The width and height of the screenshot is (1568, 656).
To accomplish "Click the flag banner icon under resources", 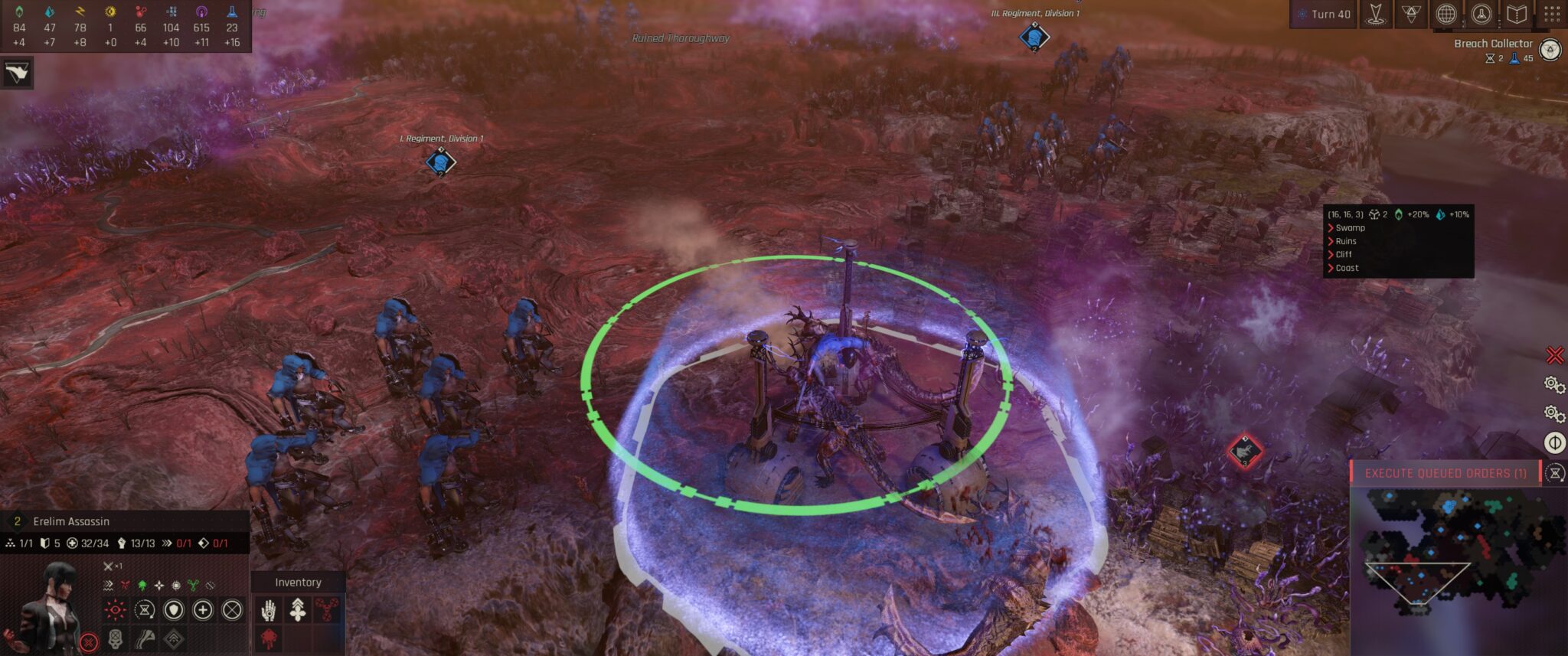I will coord(16,73).
